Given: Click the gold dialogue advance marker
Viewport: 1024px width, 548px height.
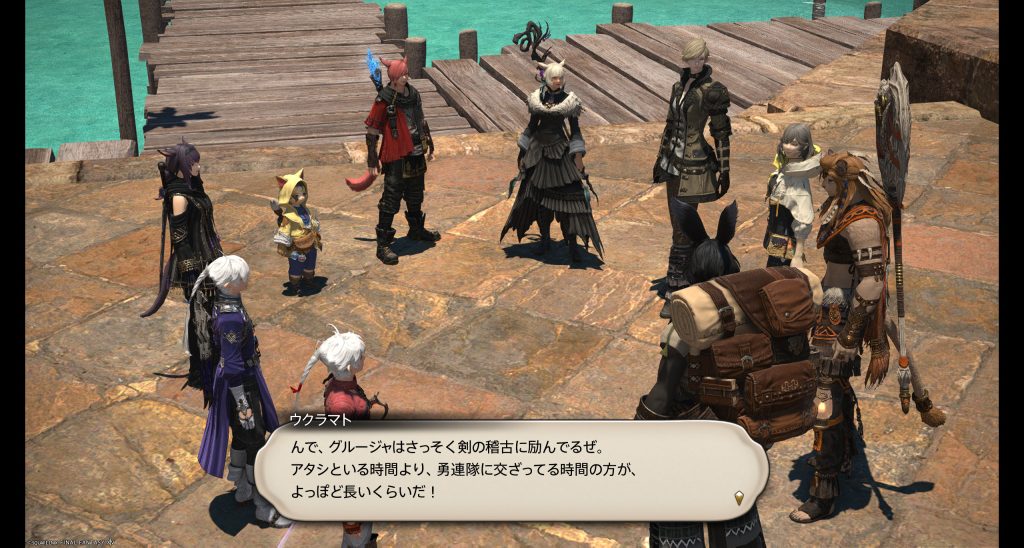Looking at the screenshot, I should tap(739, 497).
